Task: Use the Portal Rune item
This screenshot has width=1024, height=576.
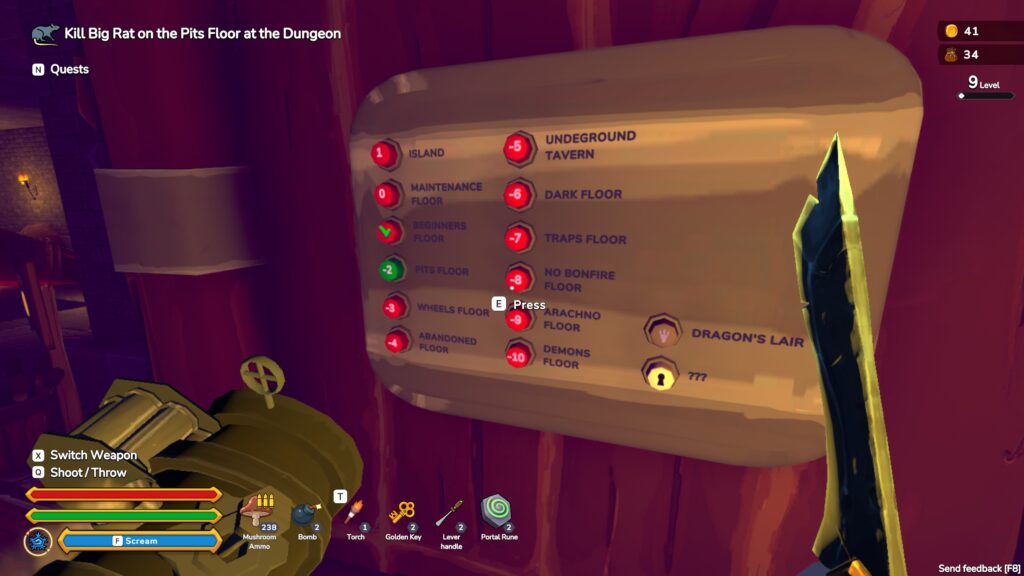Action: [x=497, y=510]
